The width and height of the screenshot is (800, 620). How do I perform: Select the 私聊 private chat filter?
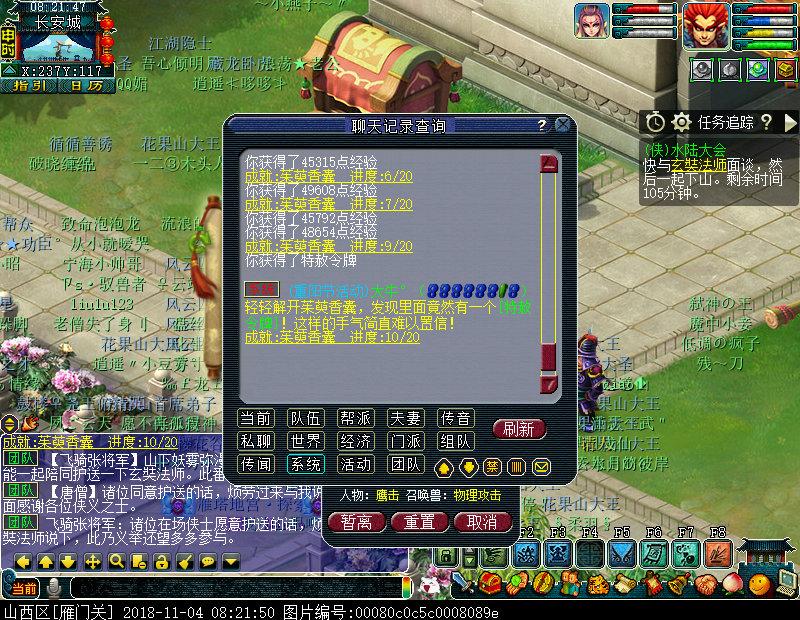pyautogui.click(x=256, y=441)
